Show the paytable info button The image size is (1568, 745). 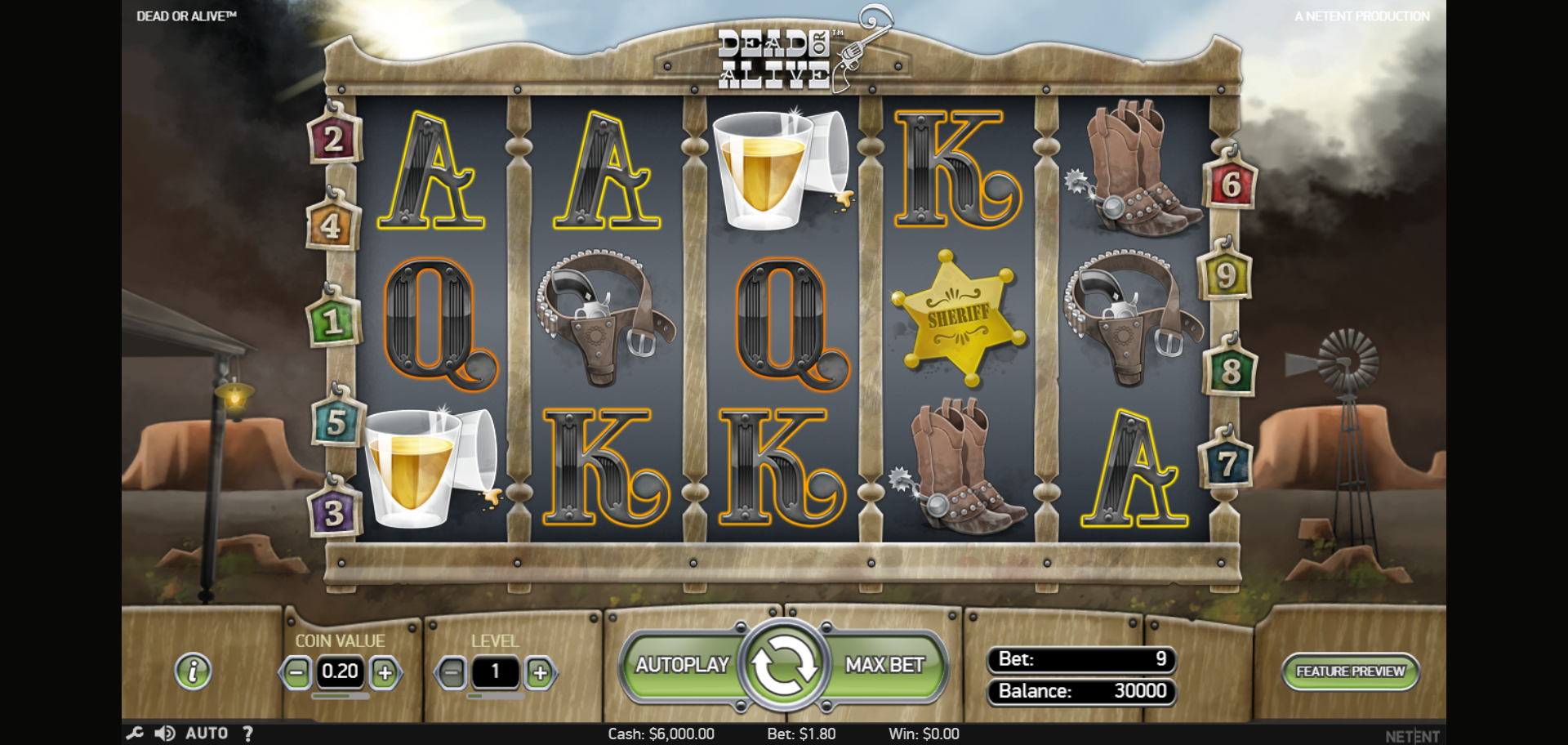(x=194, y=671)
